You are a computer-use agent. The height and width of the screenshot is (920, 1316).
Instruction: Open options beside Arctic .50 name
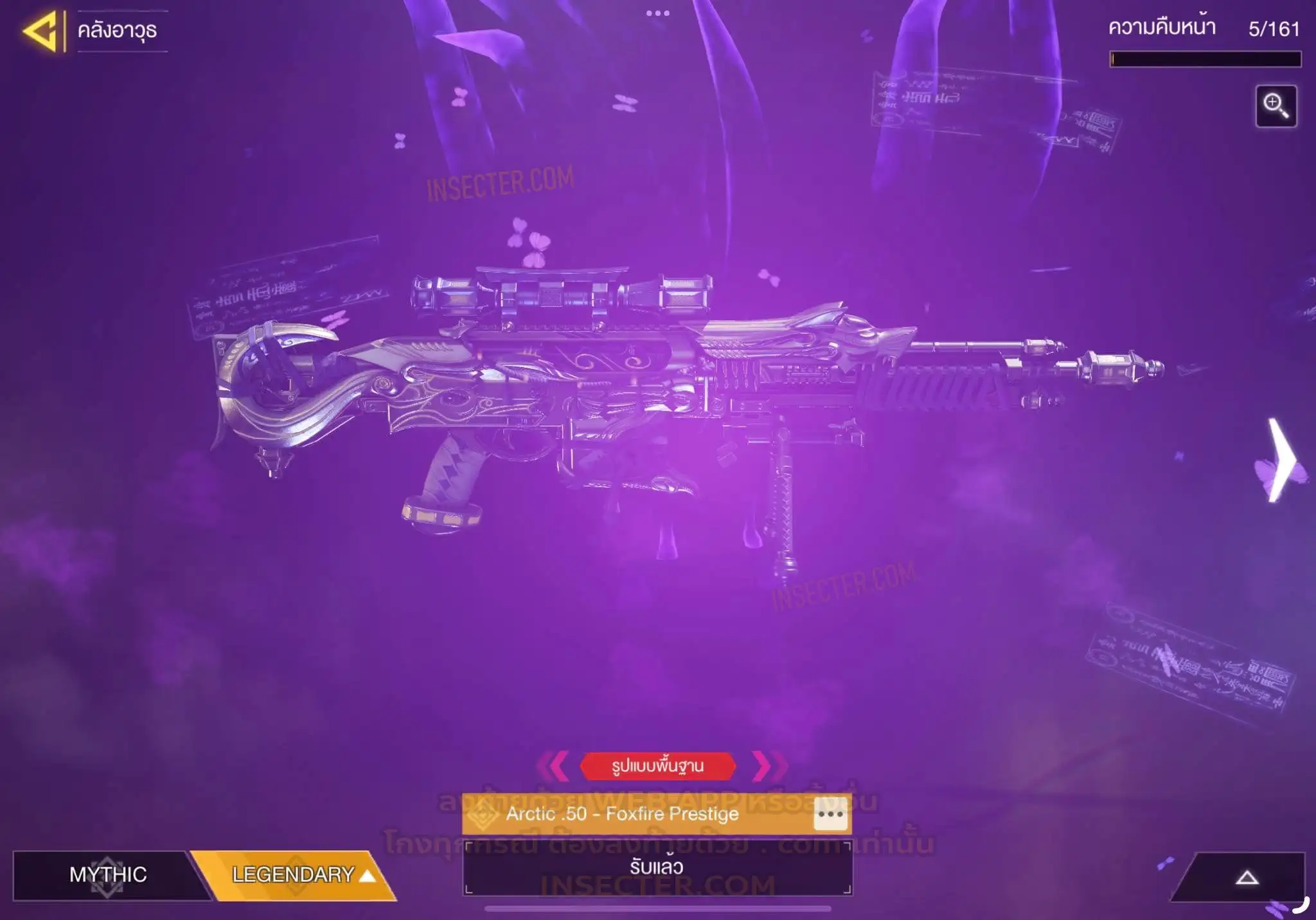pyautogui.click(x=830, y=815)
